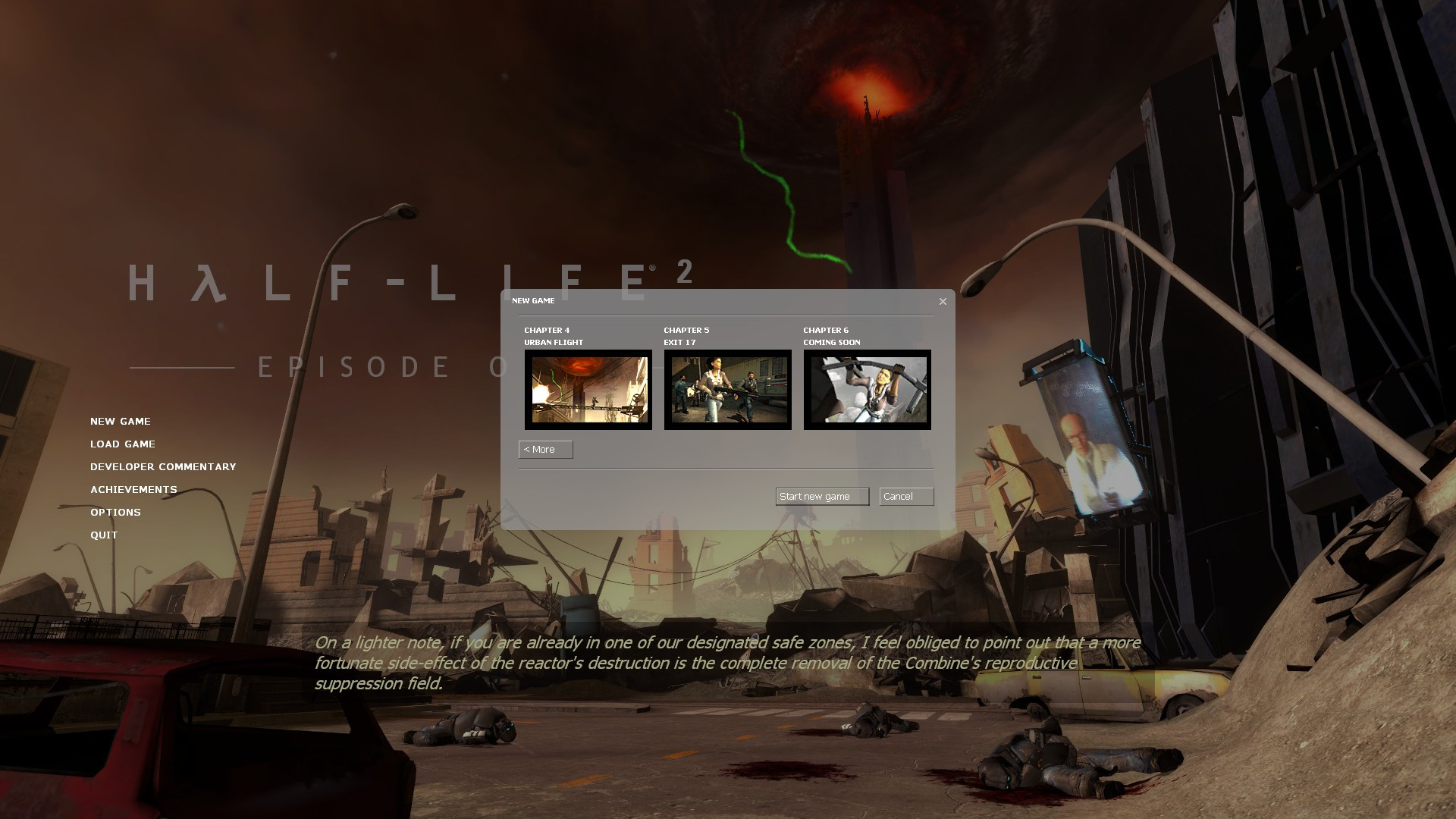
Task: Click the CHAPTER 5 EXIT 17 label
Action: pyautogui.click(x=686, y=336)
